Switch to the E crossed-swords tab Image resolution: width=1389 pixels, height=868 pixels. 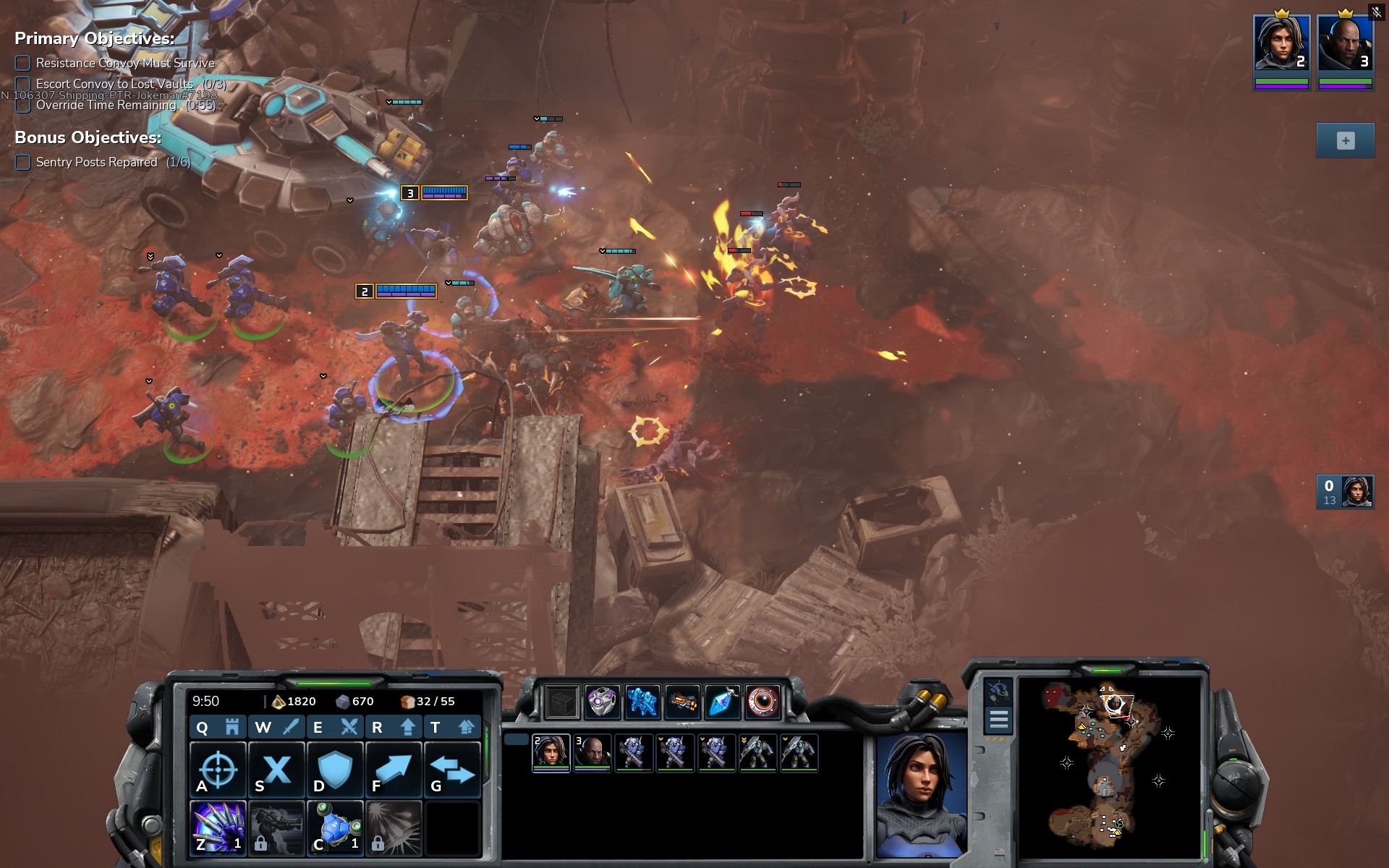[x=335, y=727]
